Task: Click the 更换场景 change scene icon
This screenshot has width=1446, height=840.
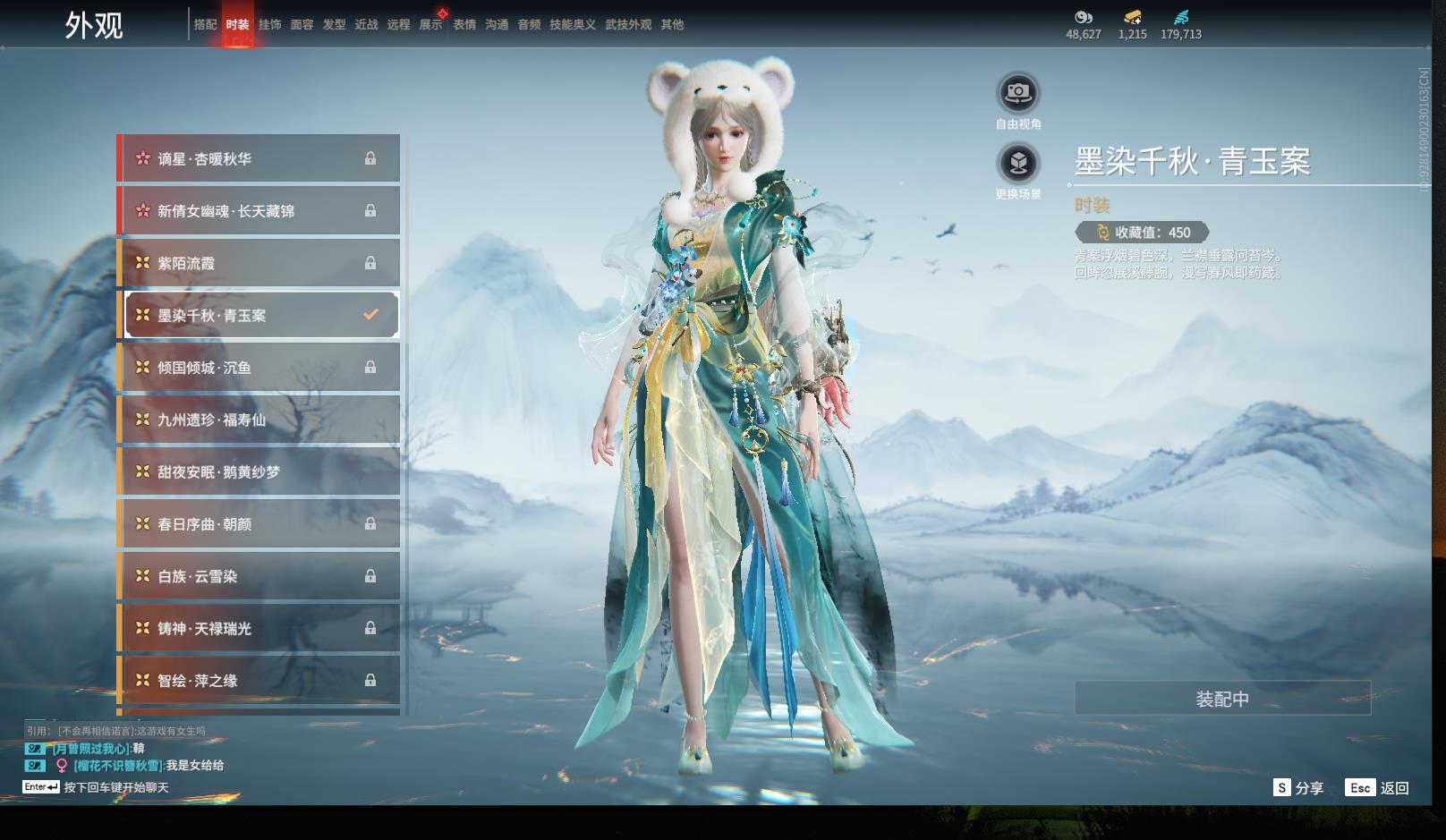Action: (x=1018, y=164)
